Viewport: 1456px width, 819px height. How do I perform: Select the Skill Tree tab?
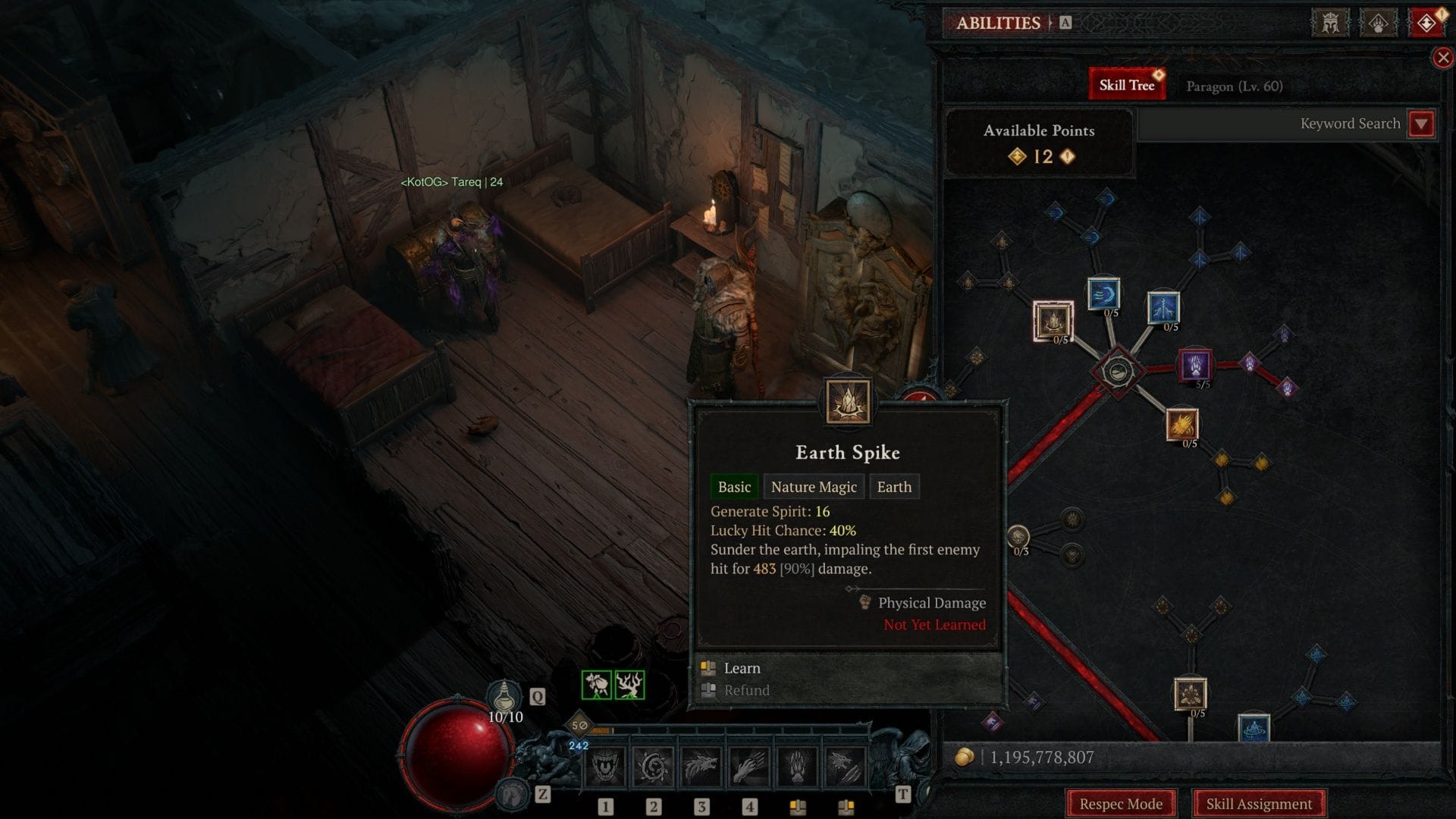[1126, 85]
